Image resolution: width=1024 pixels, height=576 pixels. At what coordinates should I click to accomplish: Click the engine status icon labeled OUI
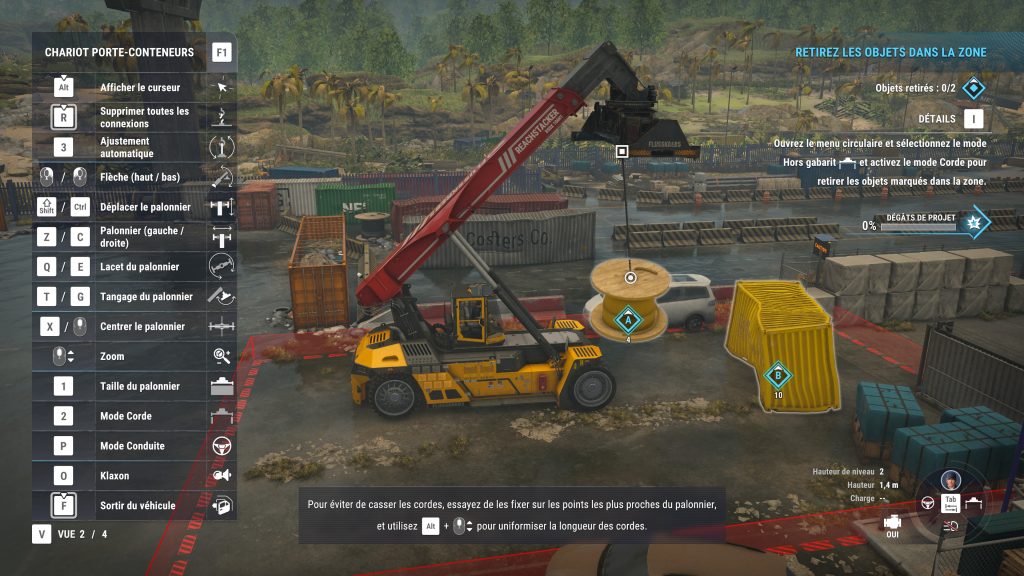(x=893, y=522)
